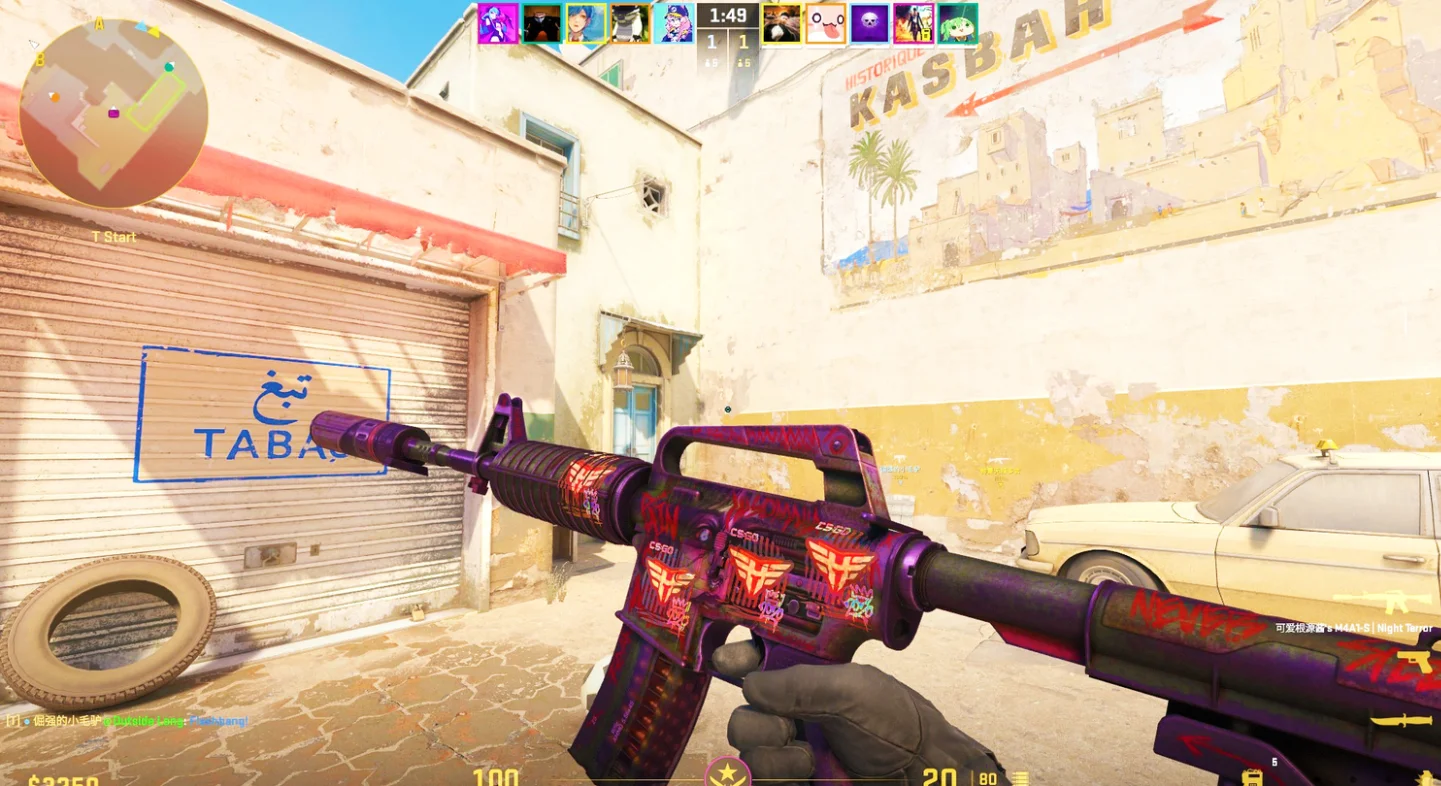Click the purple skull player avatar
1441x786 pixels.
tap(870, 23)
